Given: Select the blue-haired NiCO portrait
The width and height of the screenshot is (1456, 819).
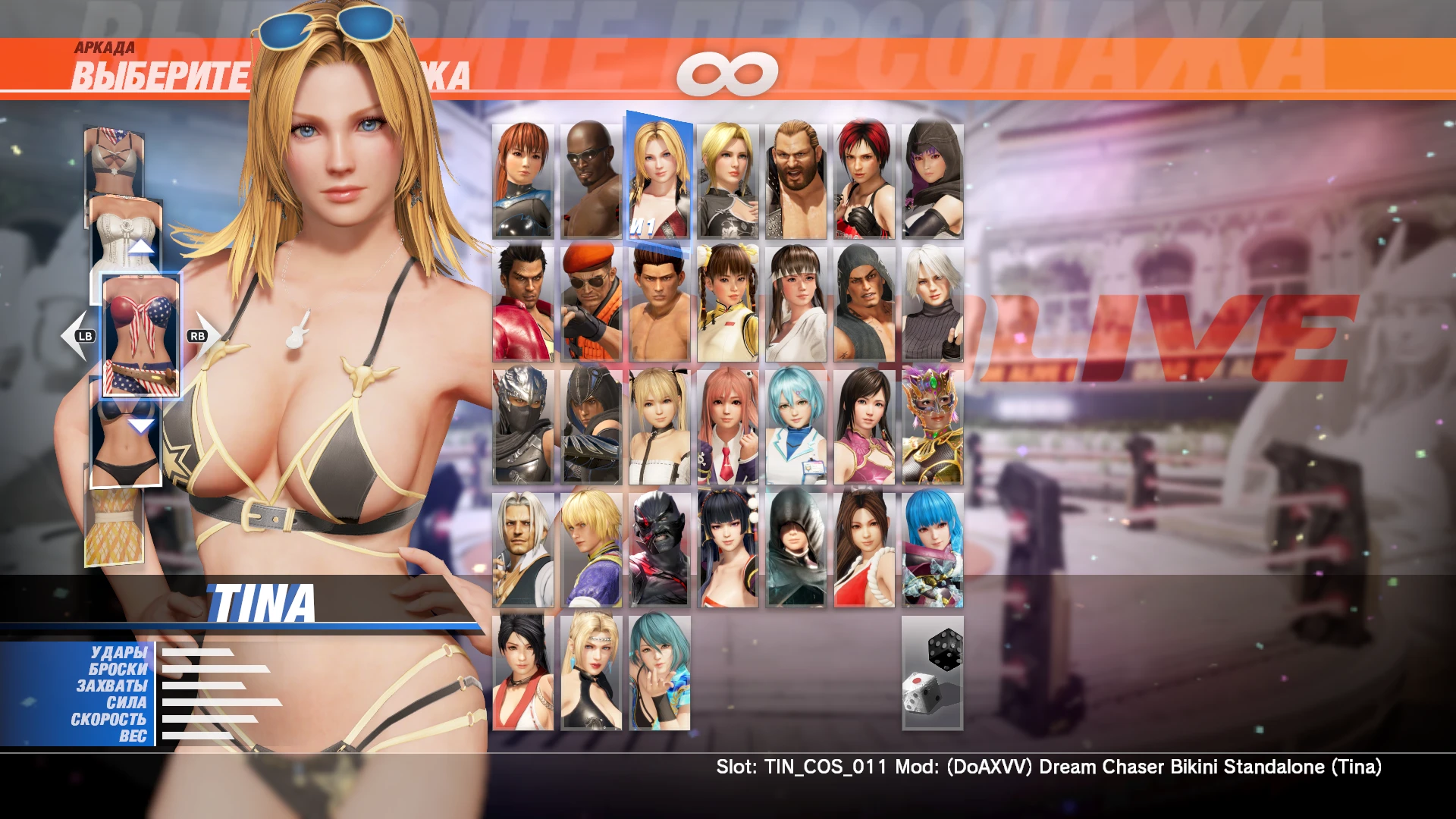Looking at the screenshot, I should pyautogui.click(x=795, y=425).
